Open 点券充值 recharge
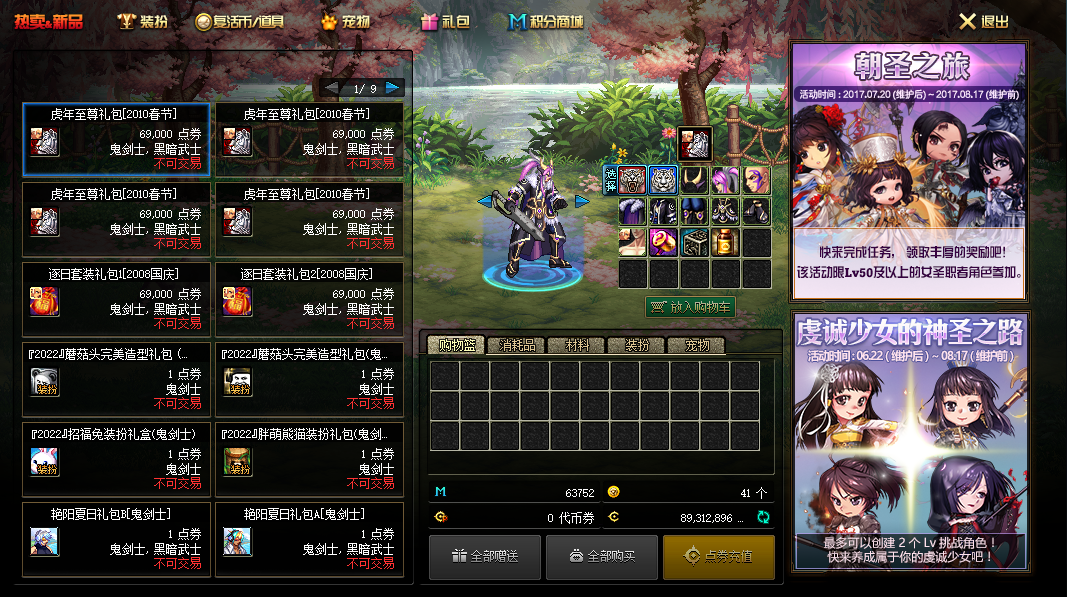Viewport: 1067px width, 597px height. click(x=718, y=556)
